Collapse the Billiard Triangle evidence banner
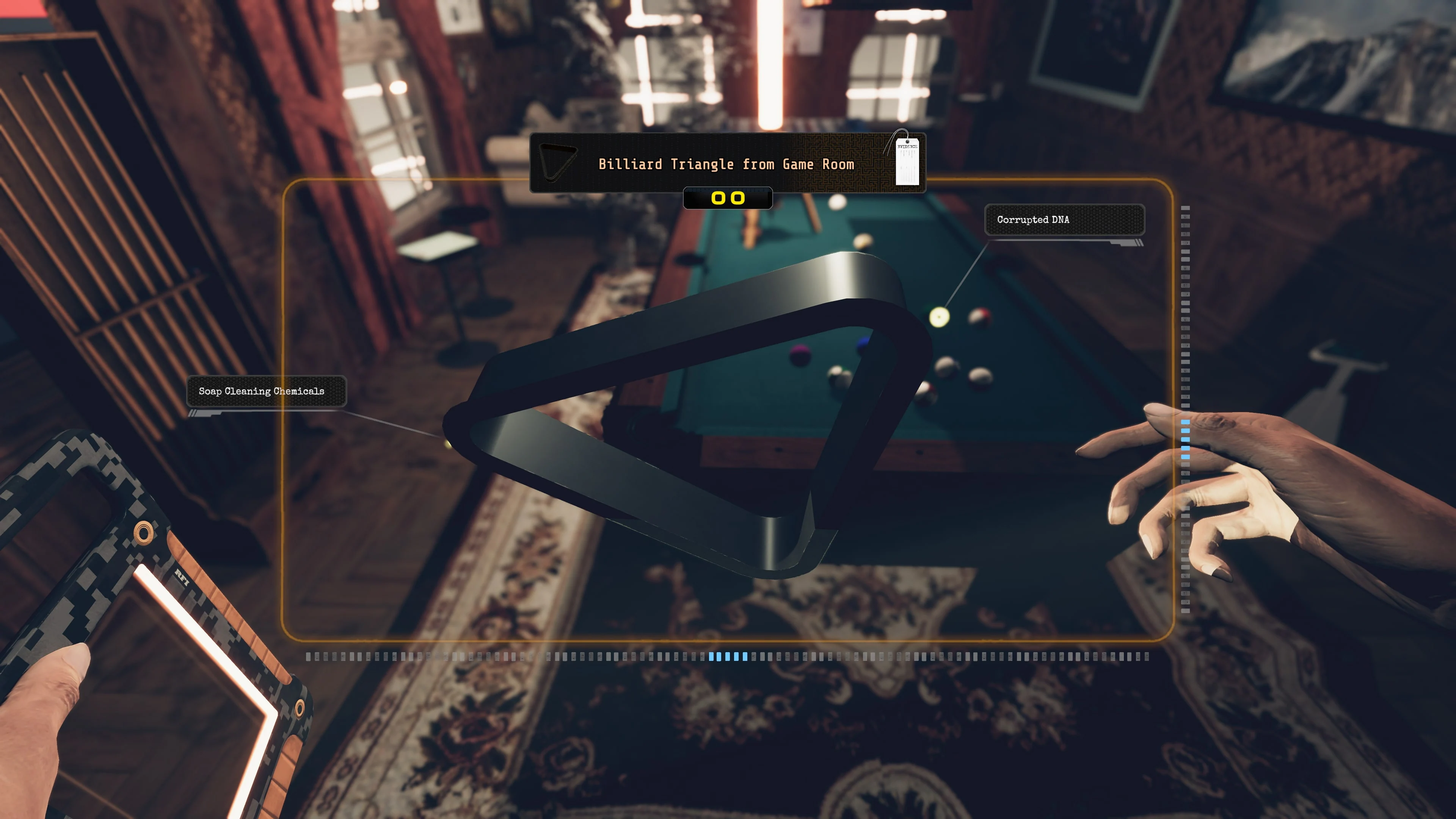Image resolution: width=1456 pixels, height=819 pixels. point(728,164)
